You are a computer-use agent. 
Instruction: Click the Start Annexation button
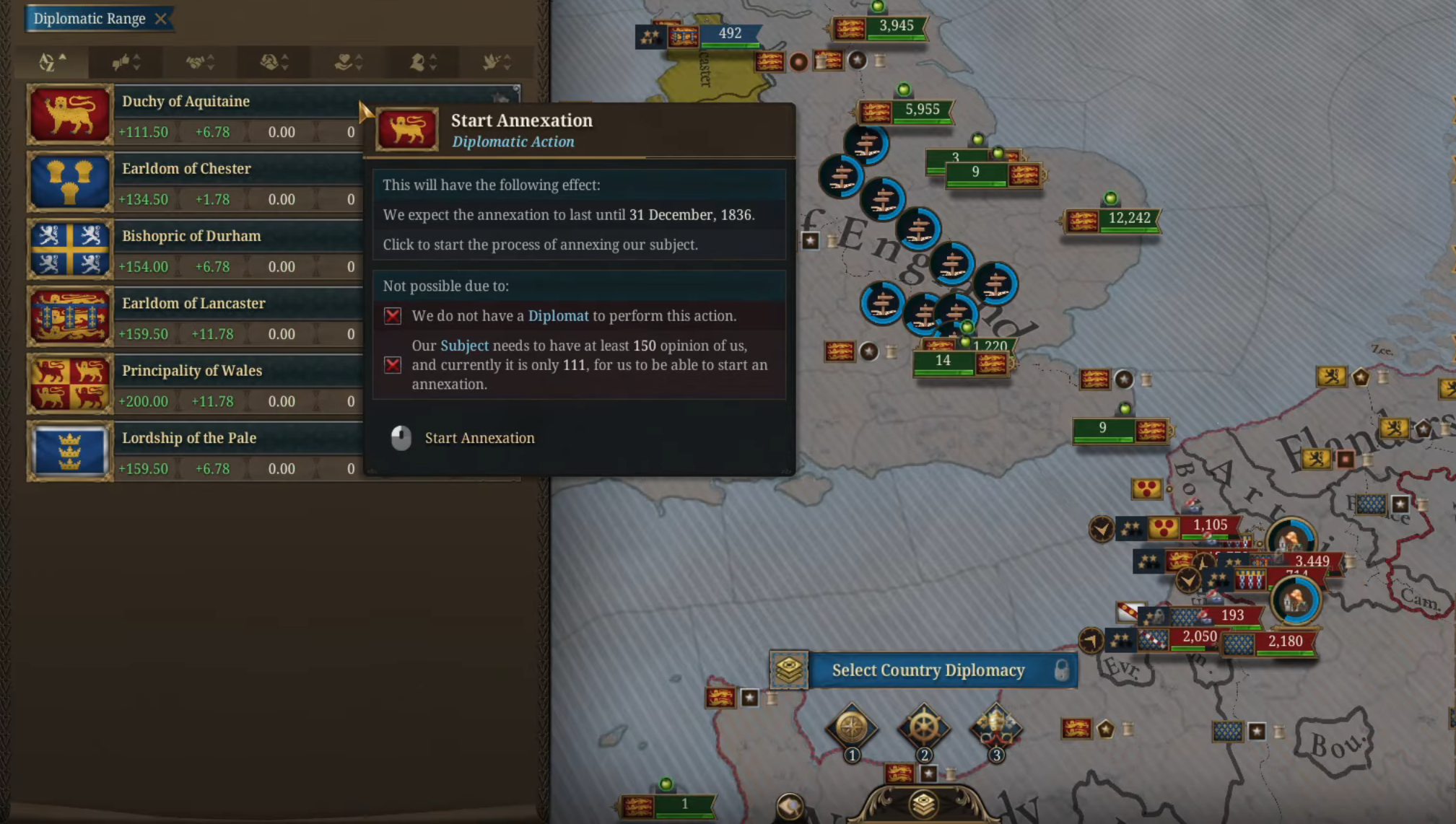(479, 438)
